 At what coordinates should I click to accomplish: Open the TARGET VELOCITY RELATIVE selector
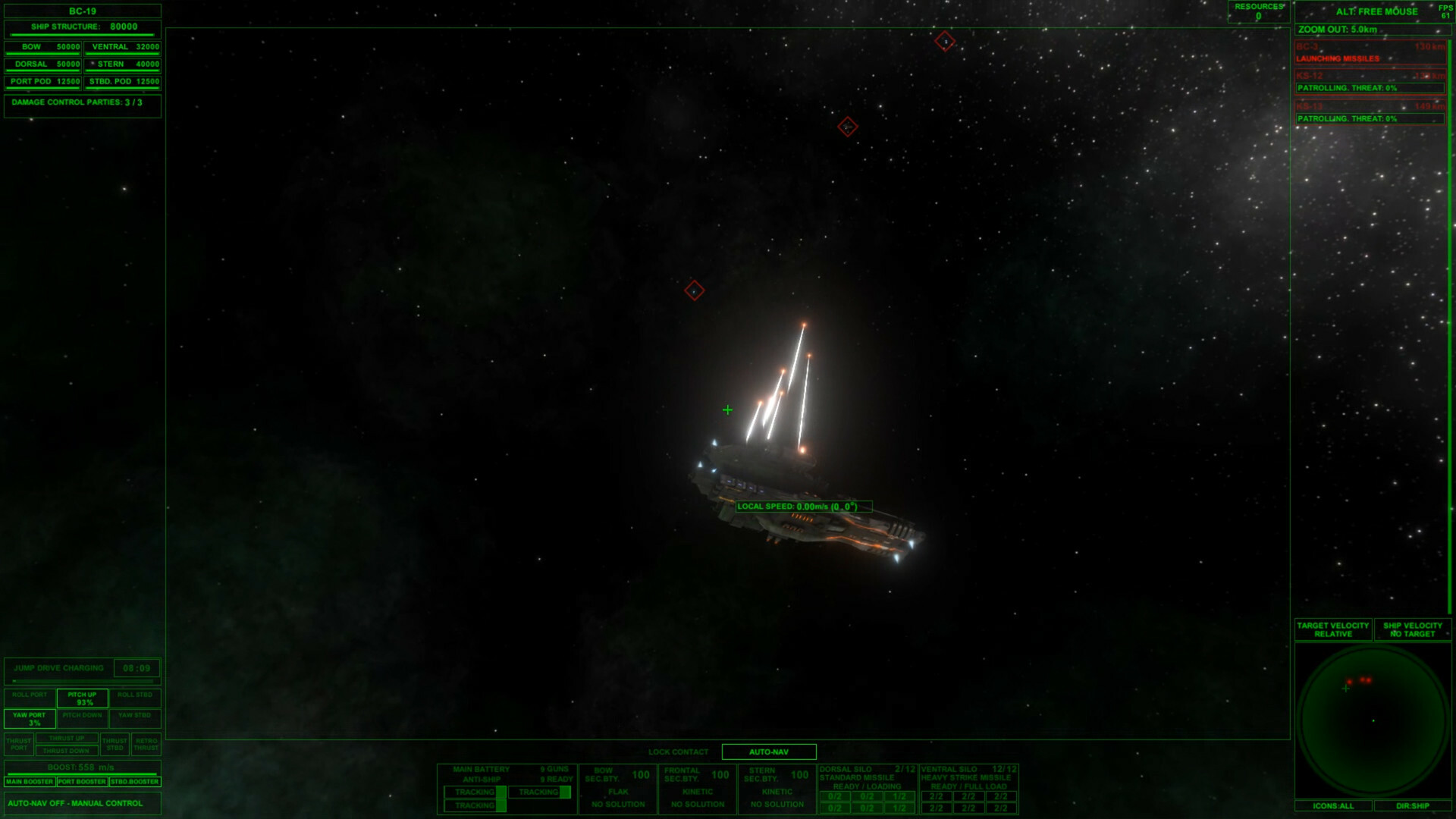(x=1332, y=629)
